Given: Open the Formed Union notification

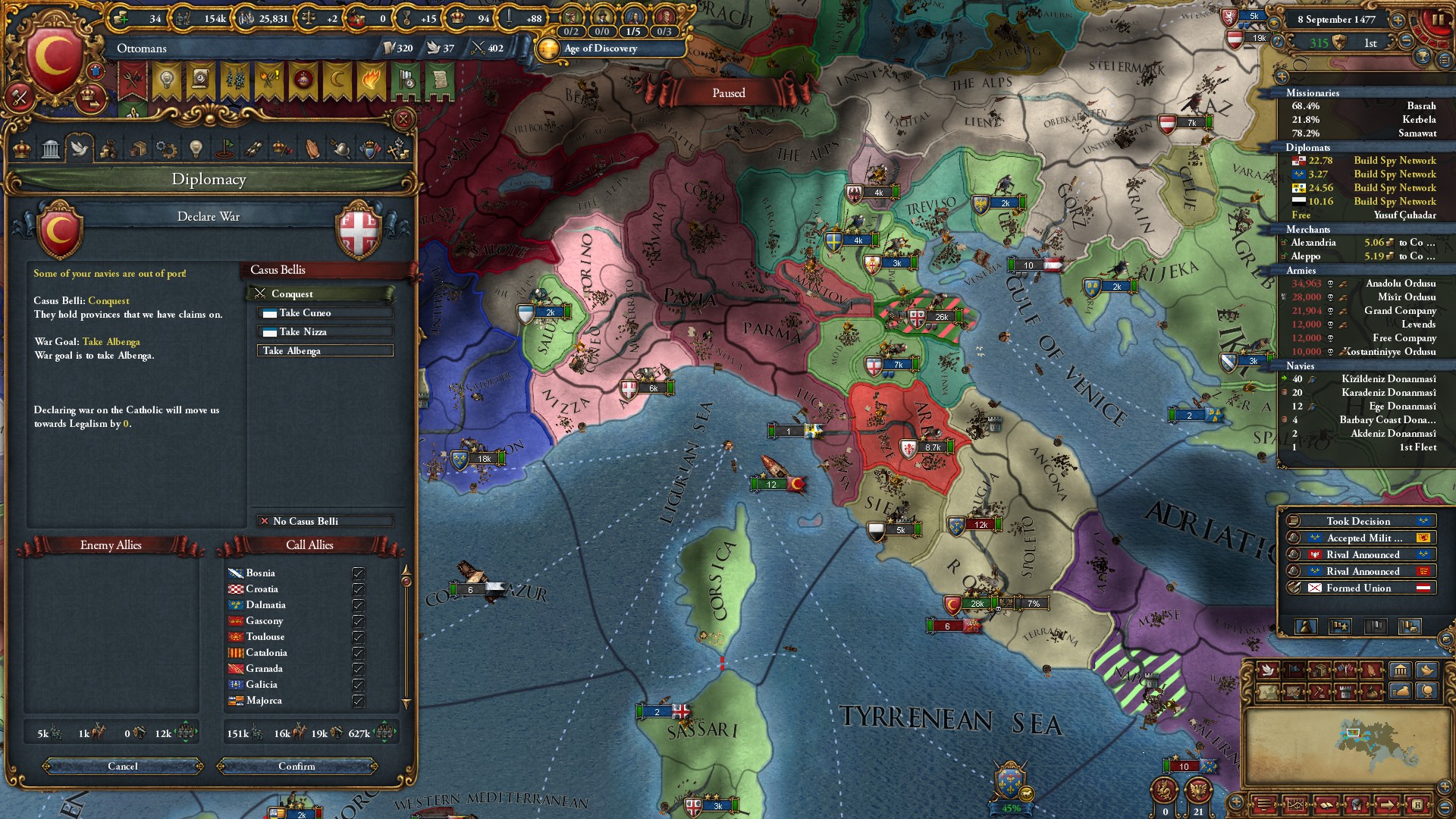Looking at the screenshot, I should click(1358, 588).
